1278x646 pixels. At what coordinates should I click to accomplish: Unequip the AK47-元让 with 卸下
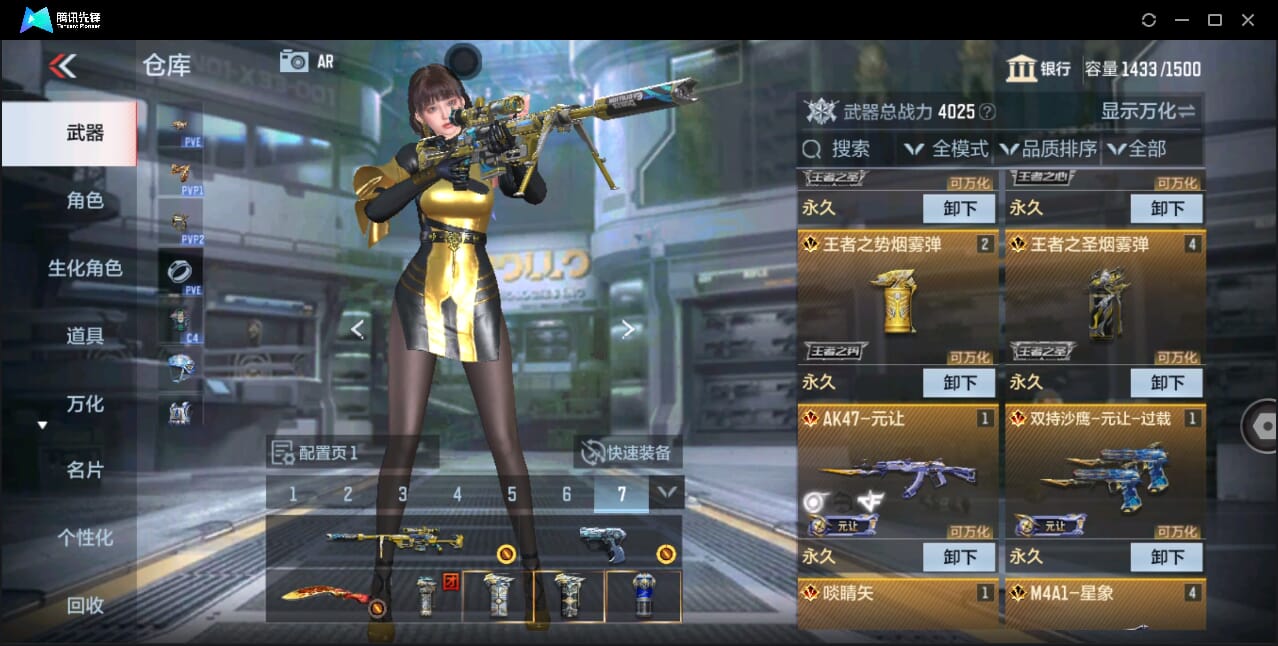pyautogui.click(x=958, y=556)
